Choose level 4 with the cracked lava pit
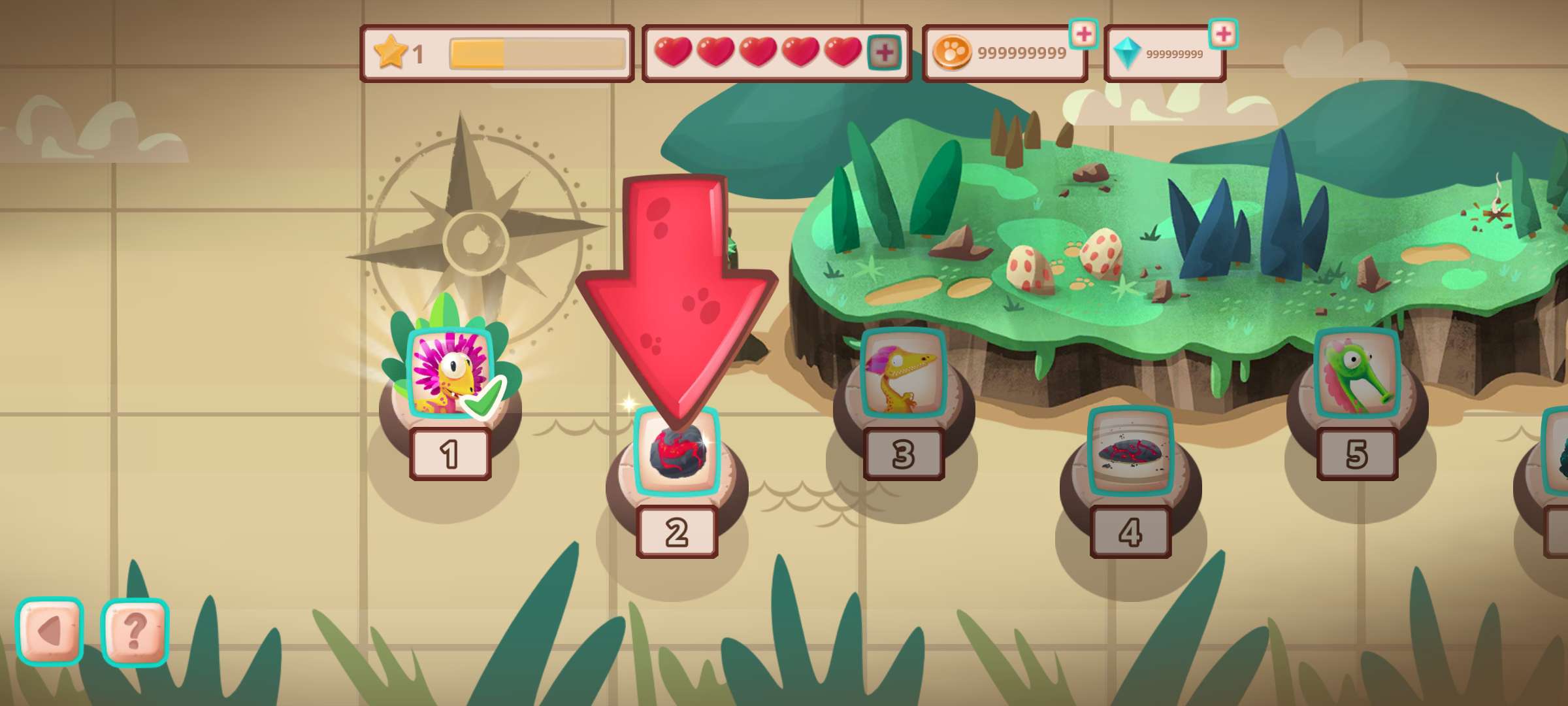The image size is (1568, 706). (x=1130, y=451)
